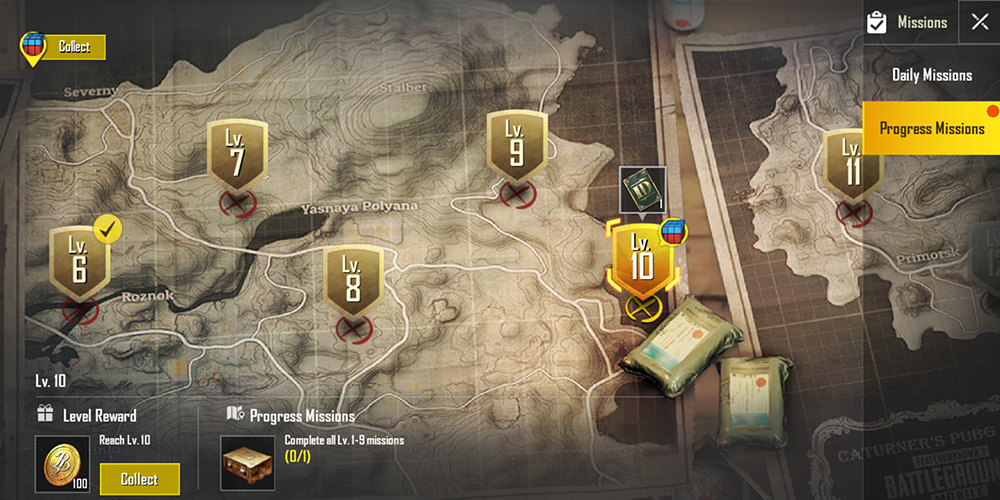Close the Missions screen
This screenshot has width=1000, height=500.
979,22
